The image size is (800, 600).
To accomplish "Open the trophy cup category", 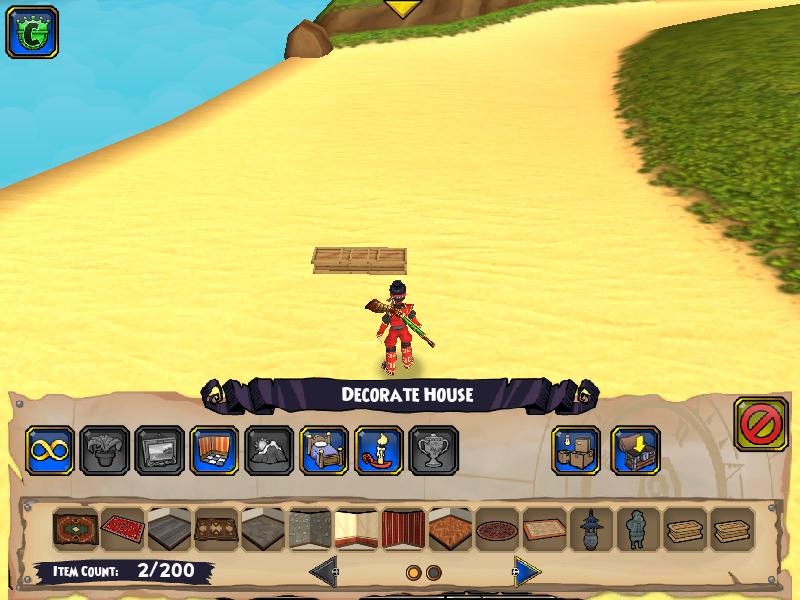I will [433, 451].
